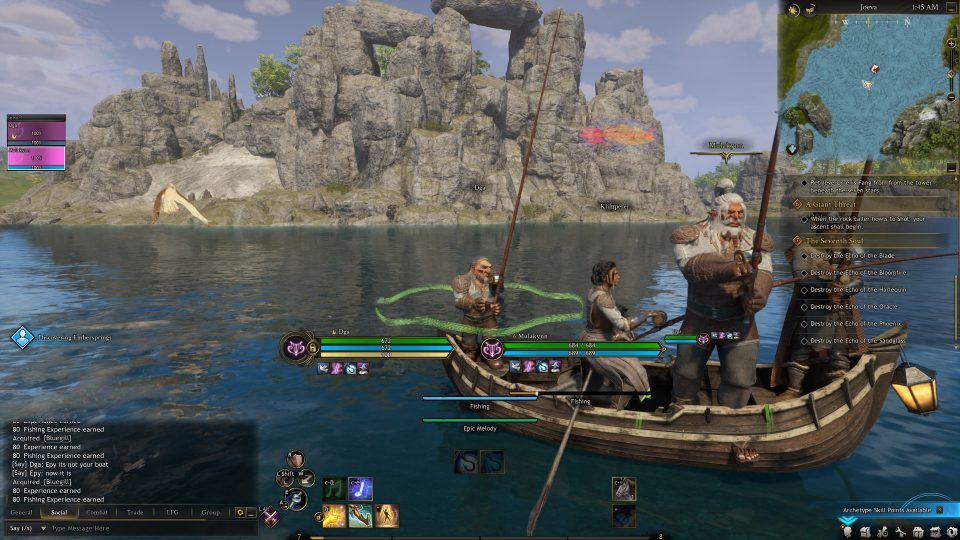Dismiss the Archetype Skill Points notification

click(940, 510)
